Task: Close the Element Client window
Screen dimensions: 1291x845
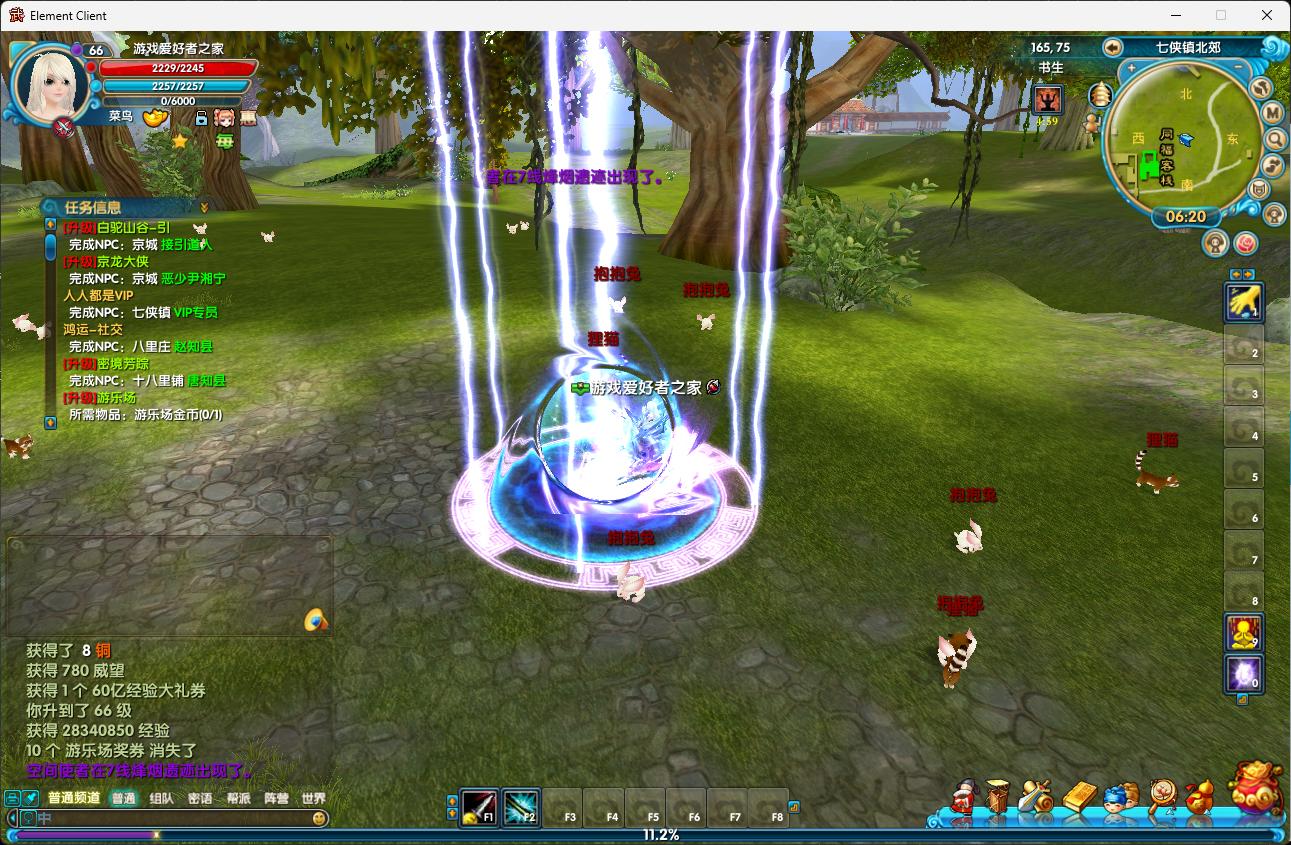Action: pos(1267,15)
